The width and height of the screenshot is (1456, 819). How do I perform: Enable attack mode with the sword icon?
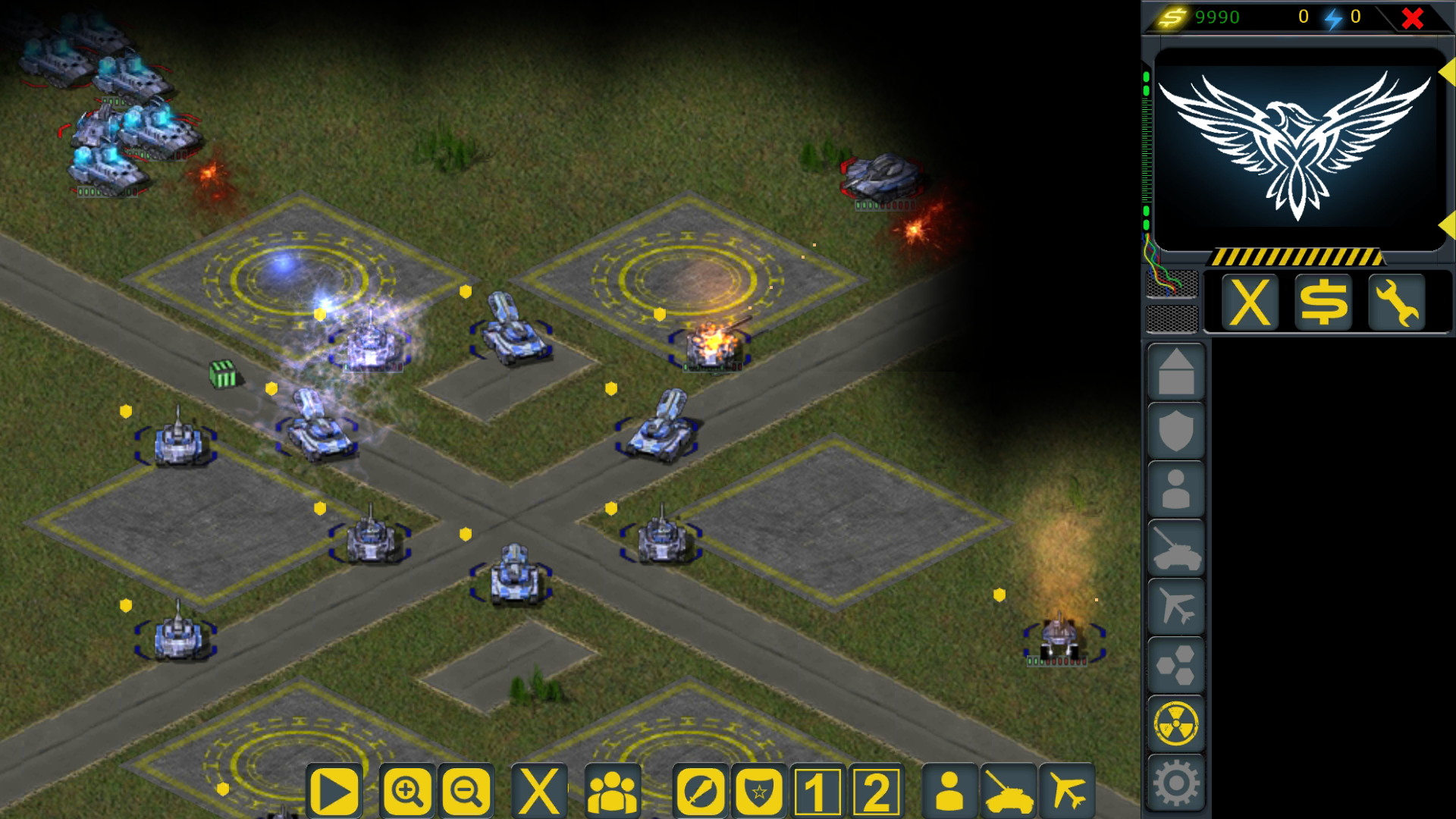(x=701, y=792)
